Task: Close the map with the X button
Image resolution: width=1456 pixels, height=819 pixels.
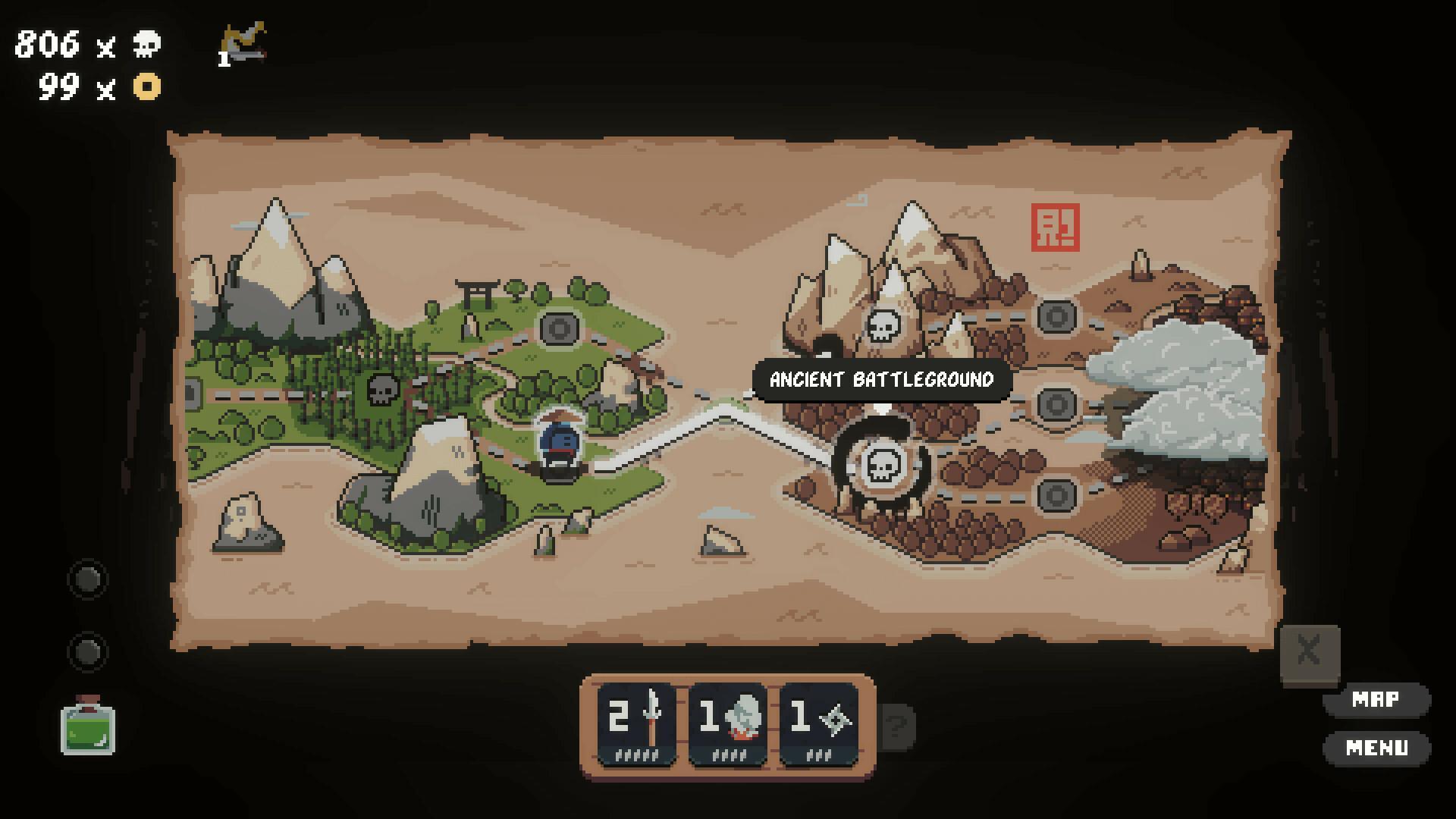Action: [1309, 650]
